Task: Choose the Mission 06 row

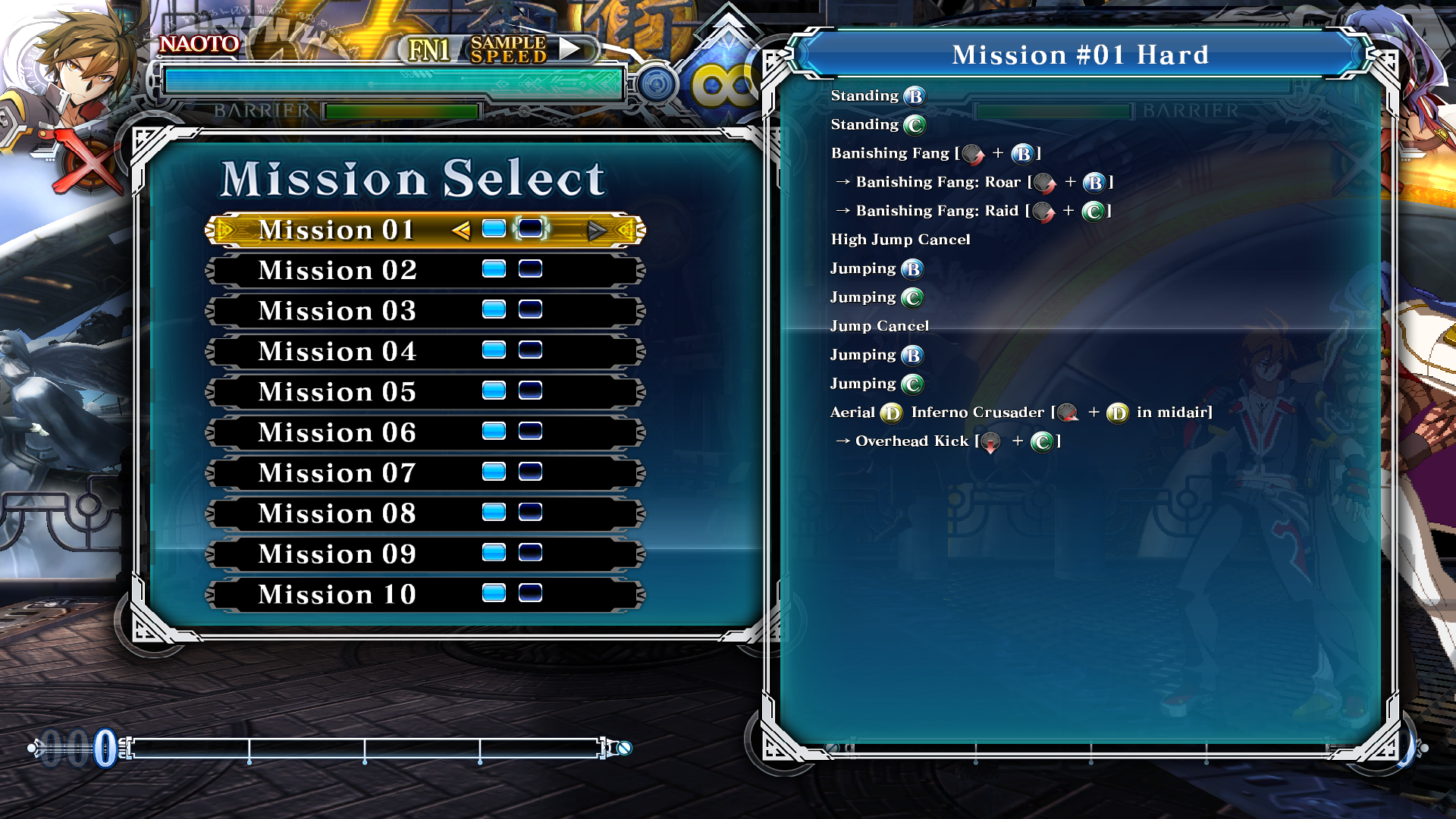Action: [x=337, y=433]
